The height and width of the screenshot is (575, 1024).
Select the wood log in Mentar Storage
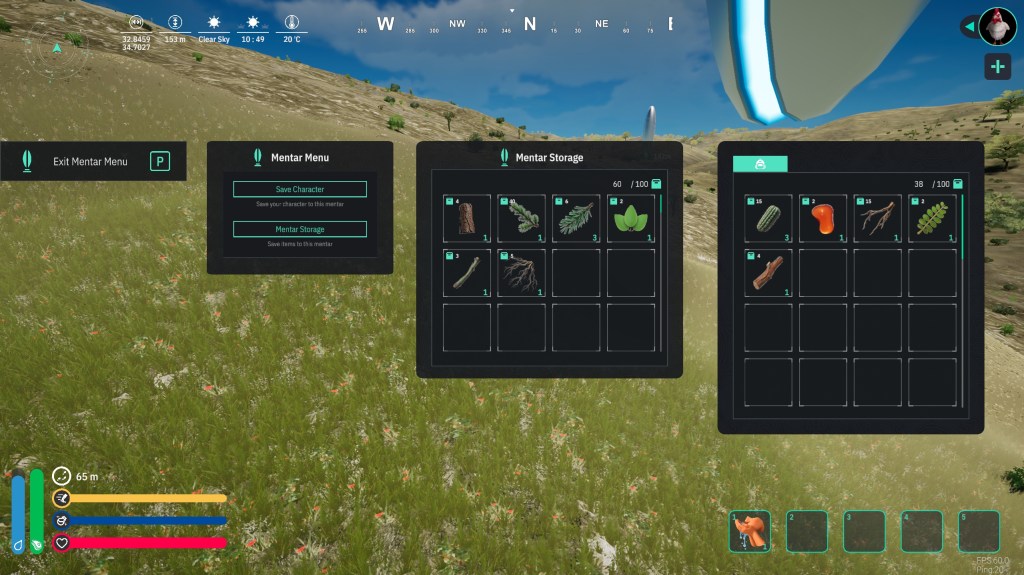click(x=467, y=218)
